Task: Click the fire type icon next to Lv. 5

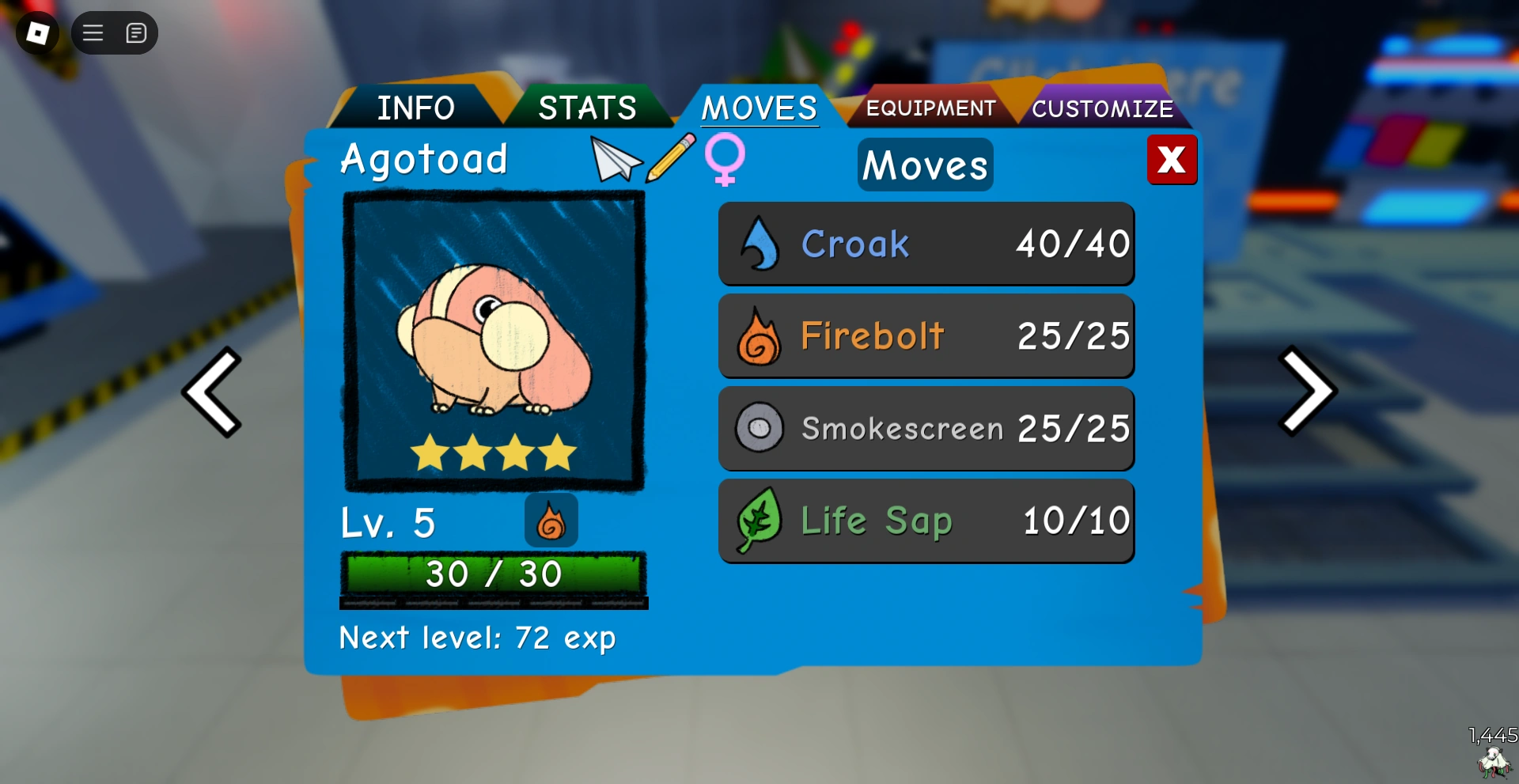Action: (x=551, y=521)
